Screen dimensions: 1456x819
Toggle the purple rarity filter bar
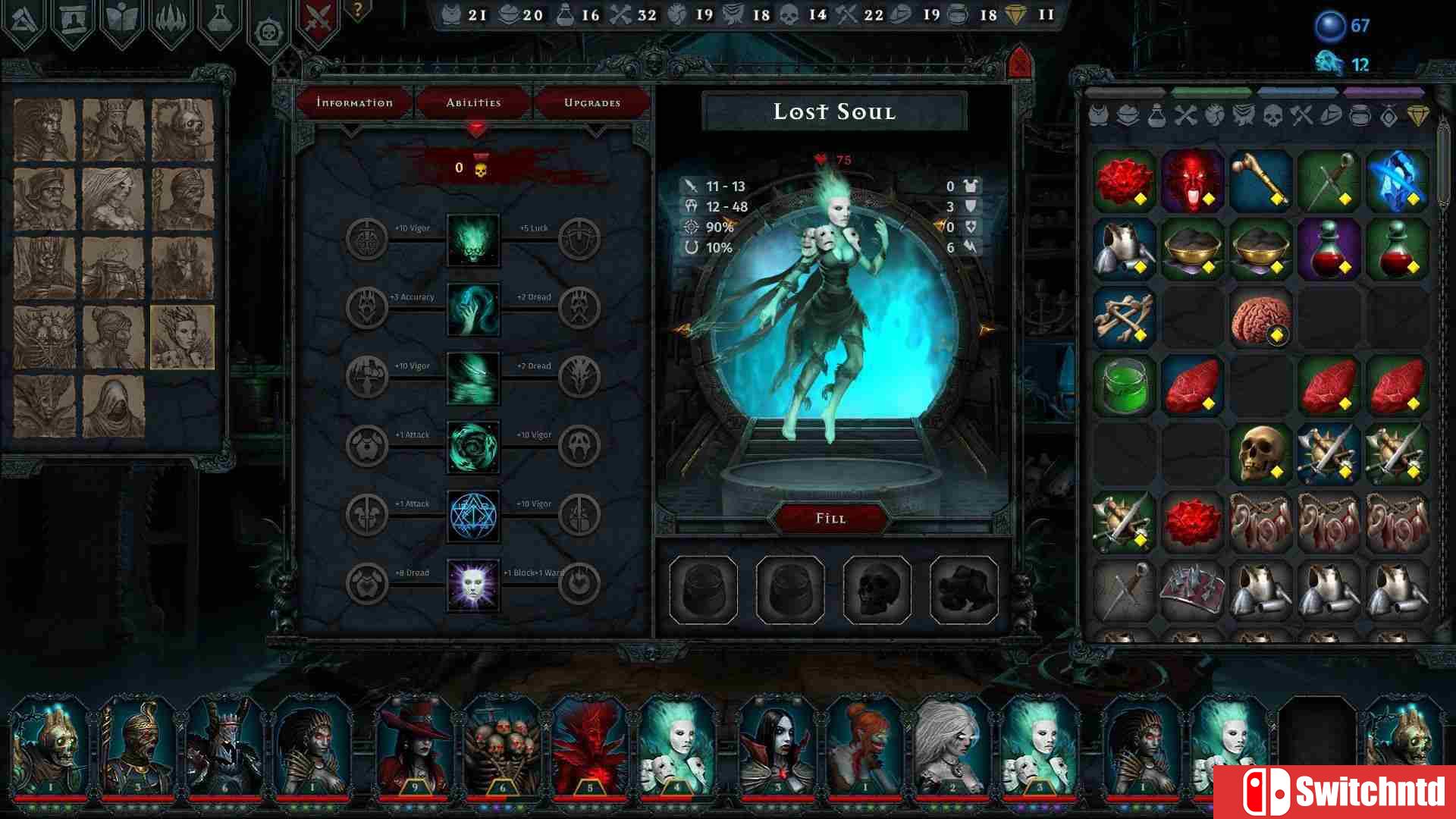pos(1386,92)
